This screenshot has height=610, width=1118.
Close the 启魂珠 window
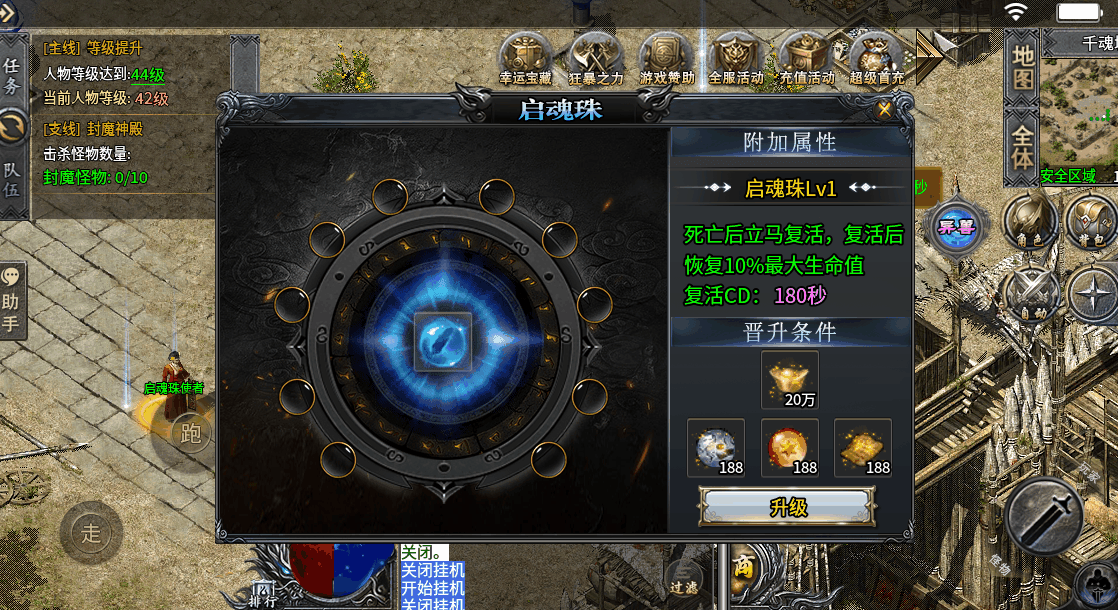pos(885,110)
